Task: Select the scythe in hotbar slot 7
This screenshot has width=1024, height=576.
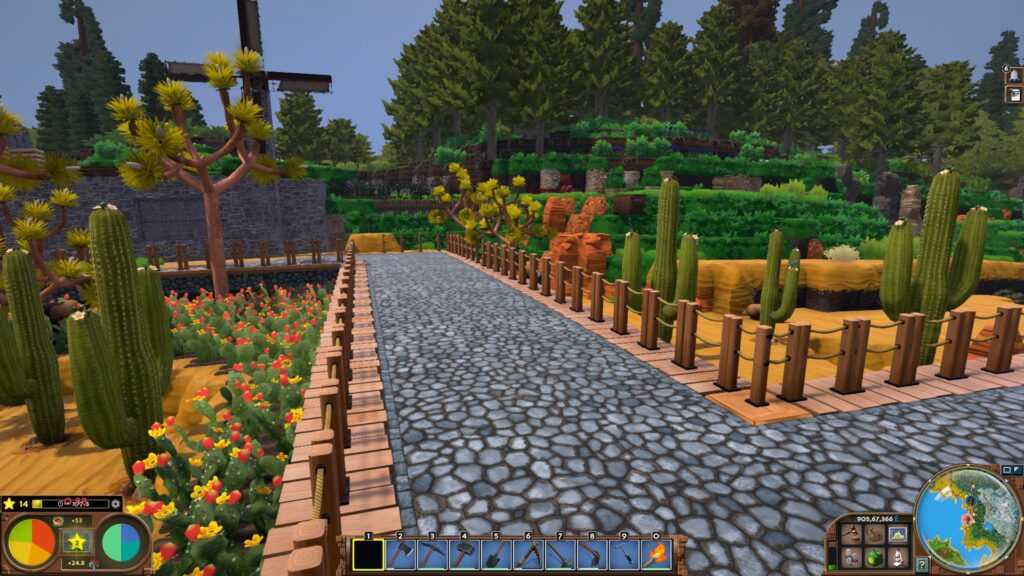Action: tap(560, 554)
